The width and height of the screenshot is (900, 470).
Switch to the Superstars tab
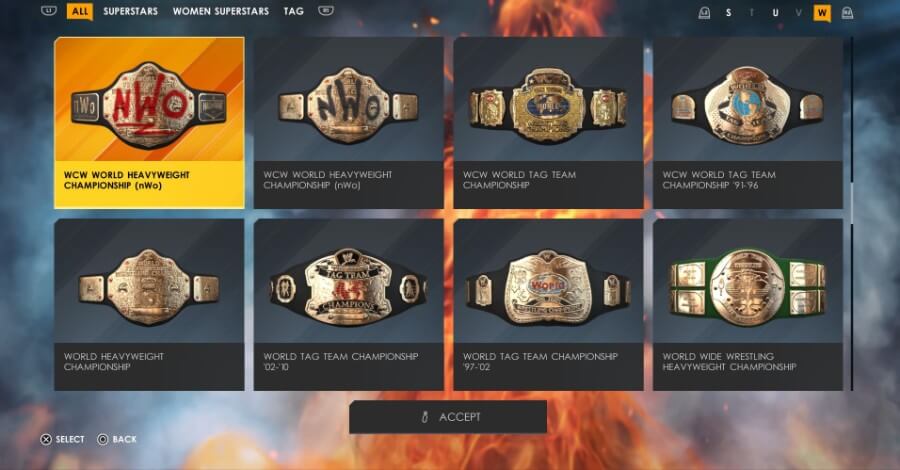click(x=131, y=12)
